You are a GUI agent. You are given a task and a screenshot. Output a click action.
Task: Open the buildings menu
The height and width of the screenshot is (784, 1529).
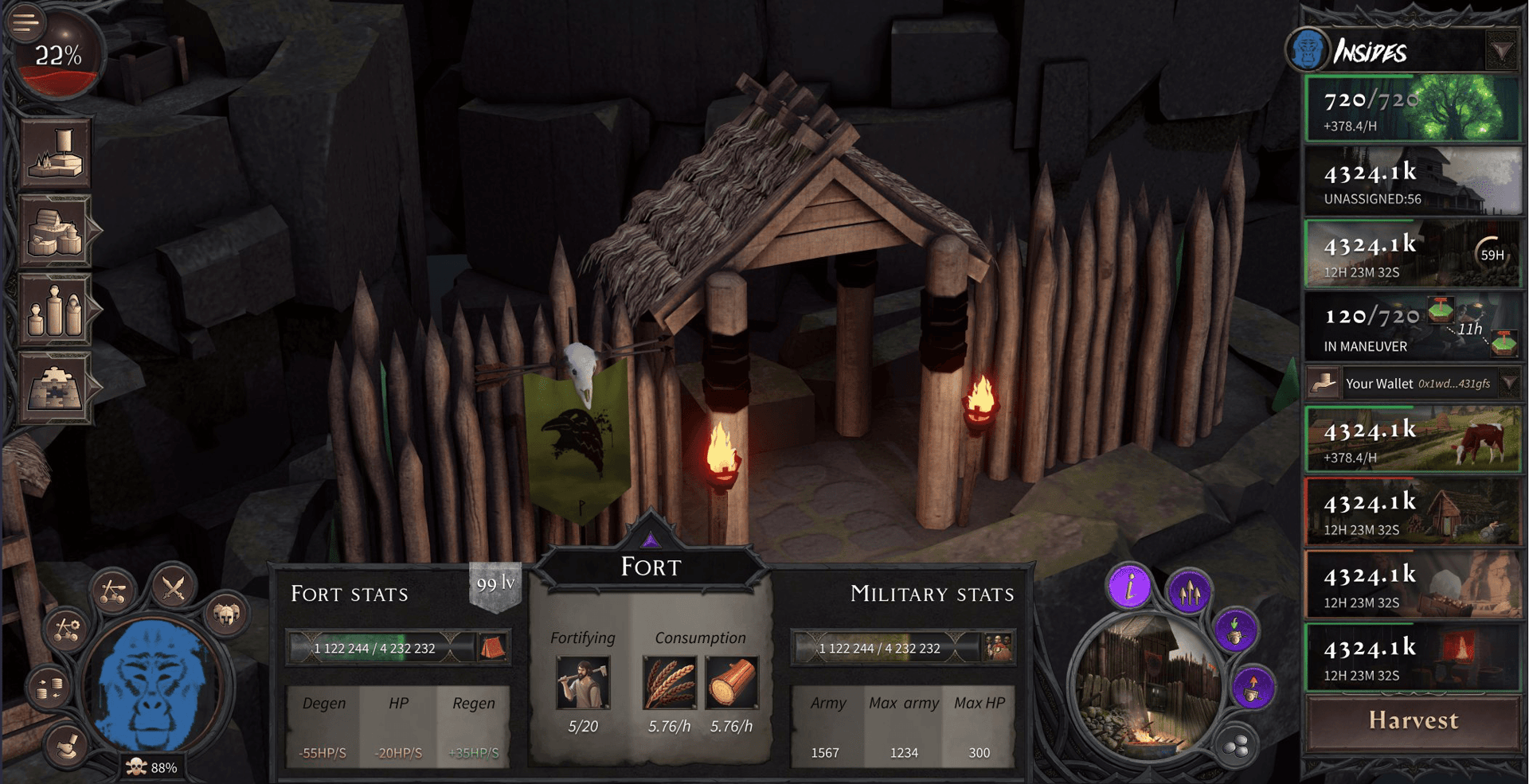55,232
